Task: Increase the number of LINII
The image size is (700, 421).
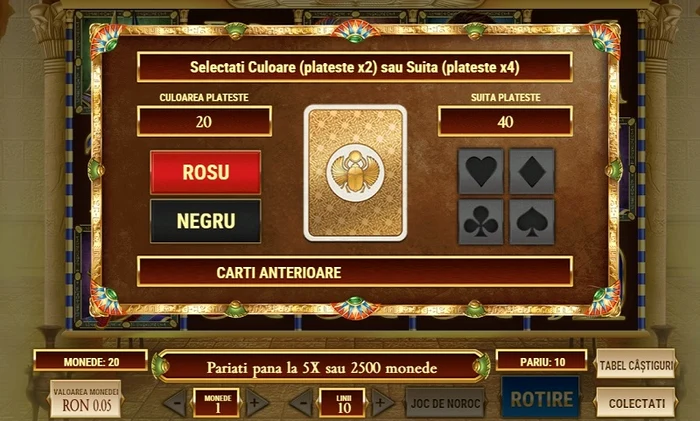Action: coord(383,404)
